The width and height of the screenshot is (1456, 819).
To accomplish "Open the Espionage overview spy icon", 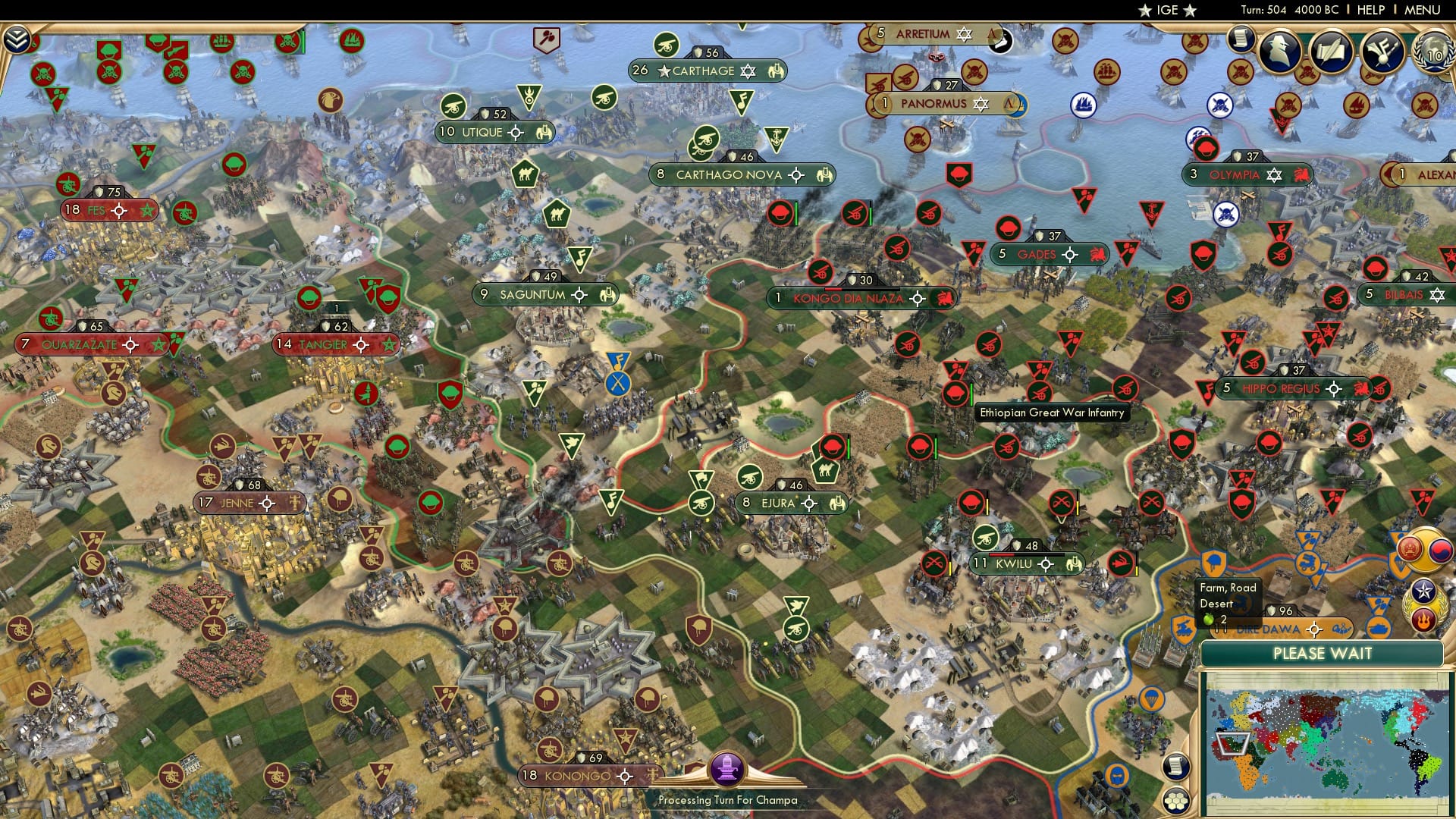I will click(x=1279, y=50).
